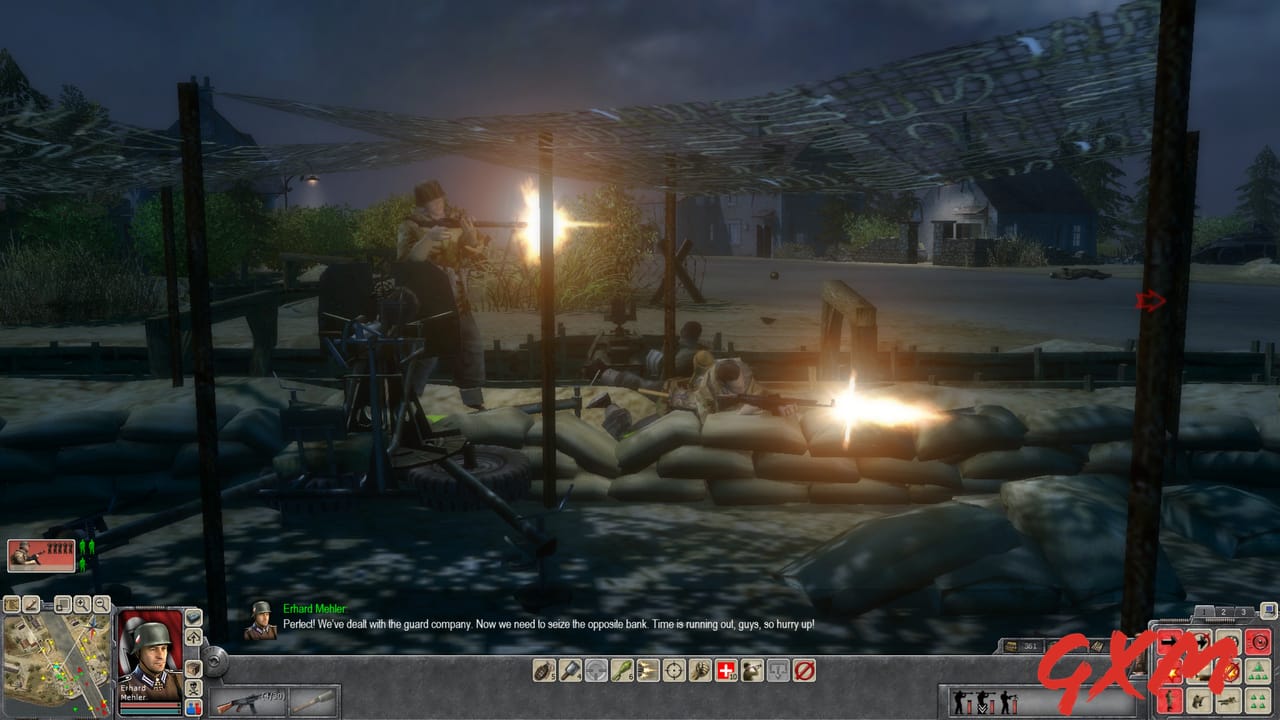Select the entrenching shovel tool
Image resolution: width=1280 pixels, height=720 pixels.
click(569, 670)
